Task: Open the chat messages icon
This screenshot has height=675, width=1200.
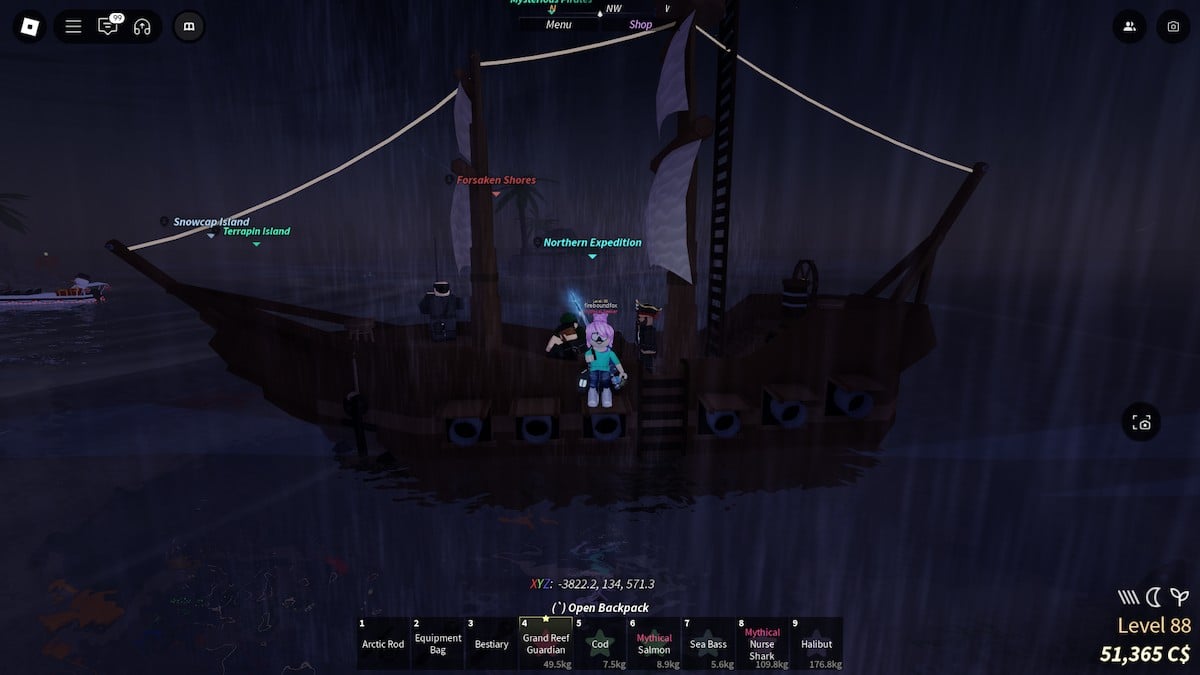Action: click(x=107, y=27)
